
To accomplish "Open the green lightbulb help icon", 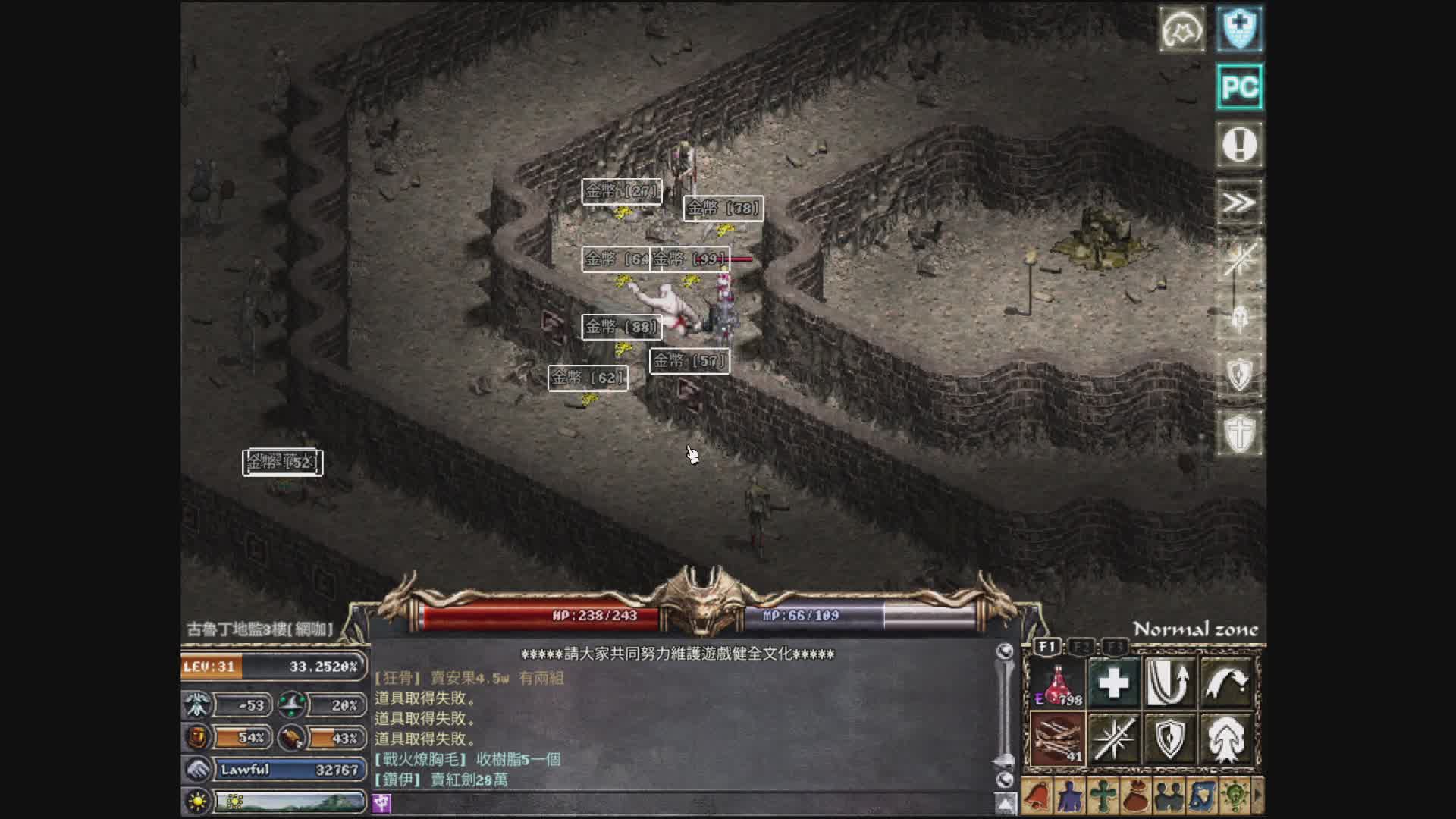I will click(x=1235, y=797).
